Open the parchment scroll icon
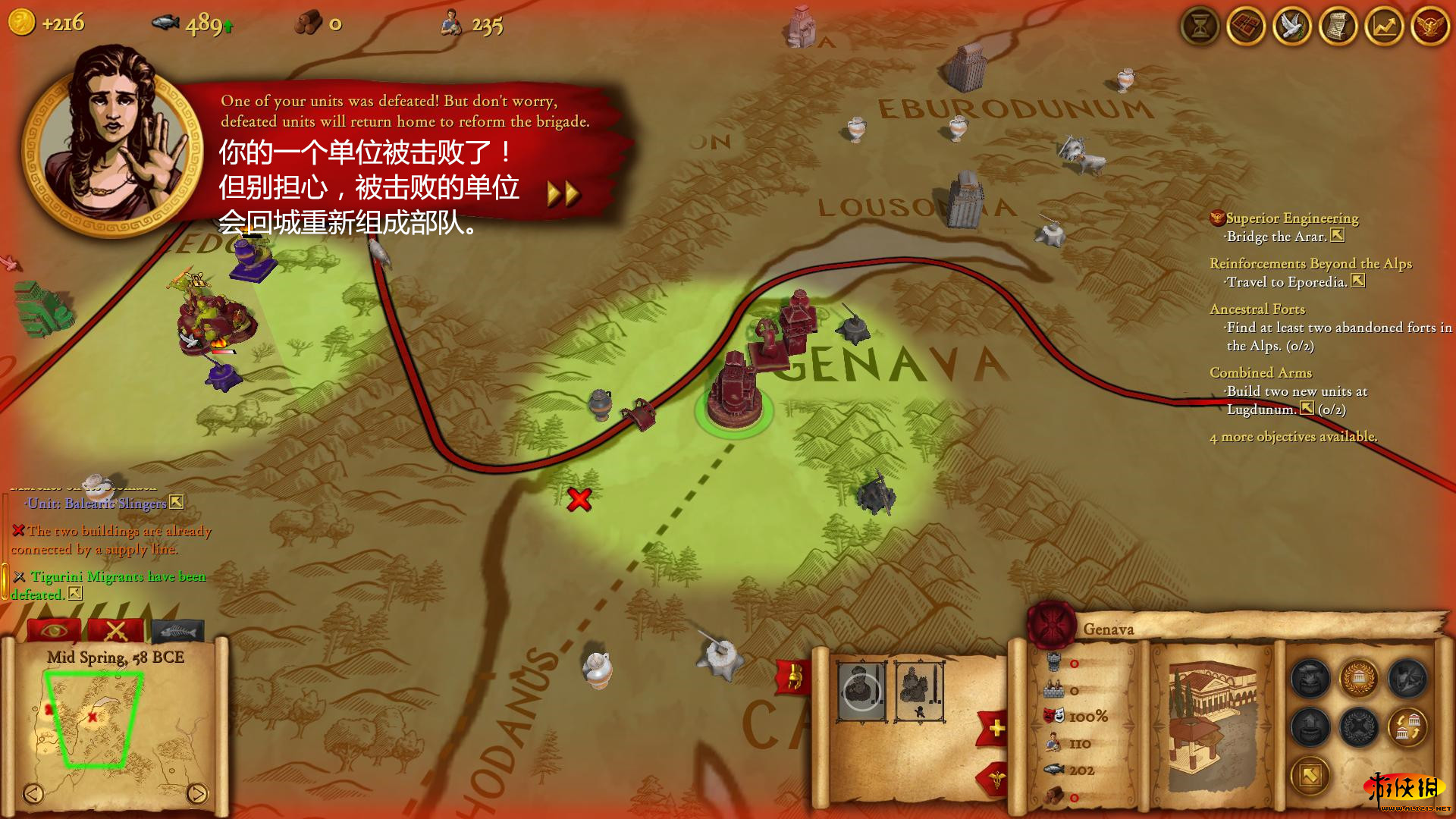 click(x=1338, y=27)
